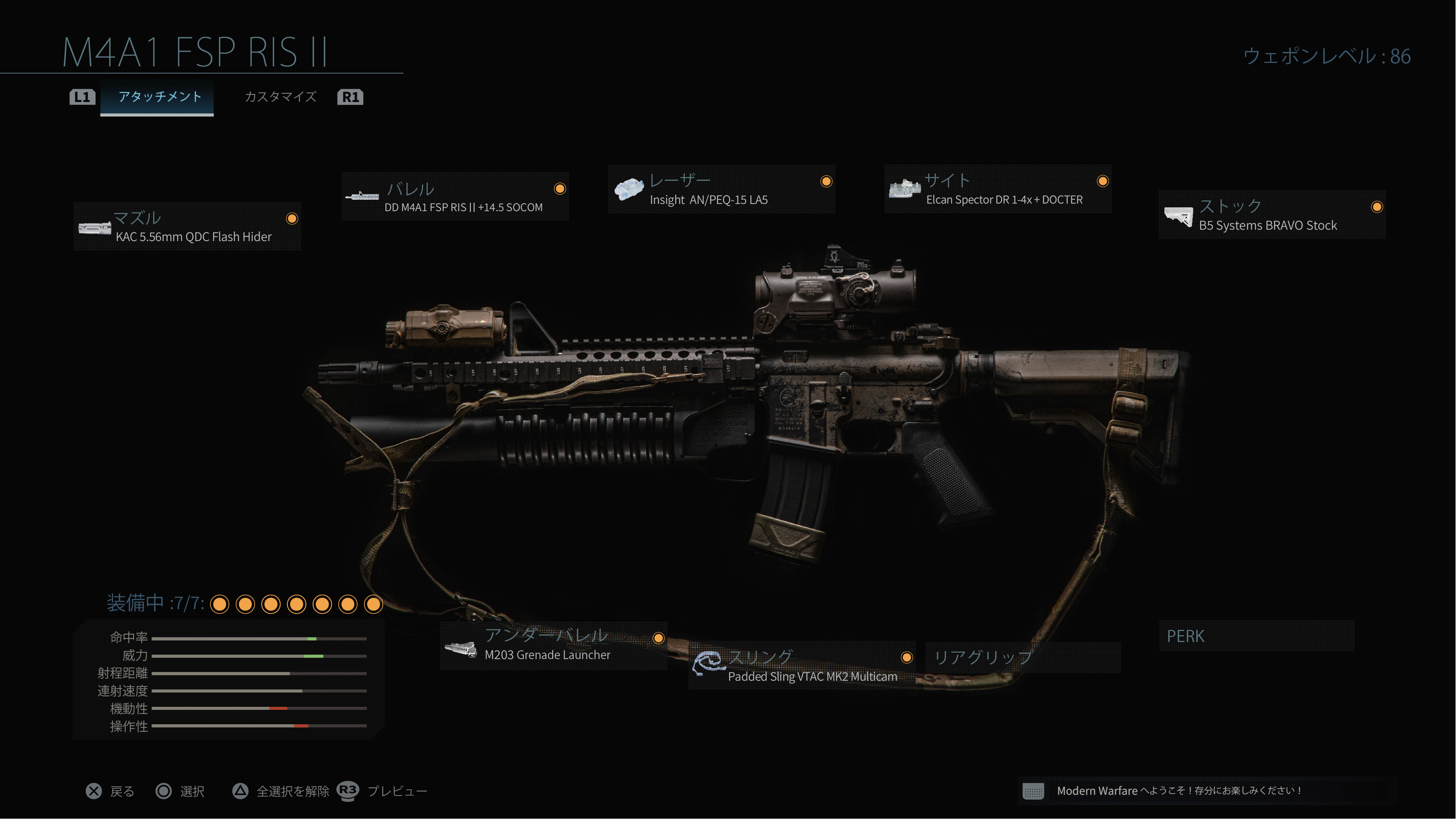The image size is (1456, 819).
Task: Open the バレル DD M4A1 FSP slot
Action: [455, 197]
